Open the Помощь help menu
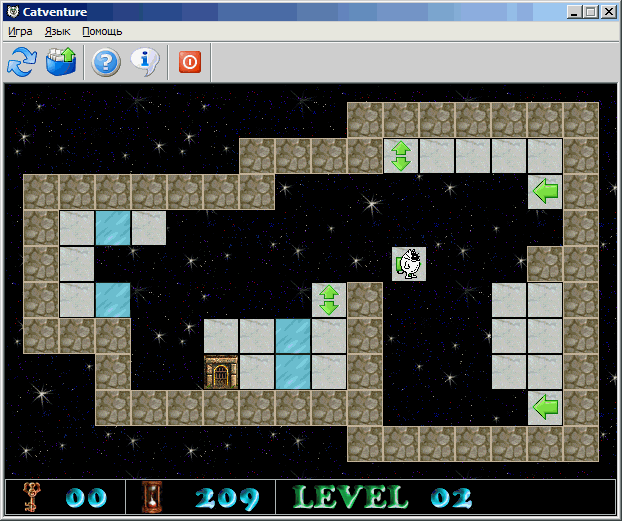The width and height of the screenshot is (622, 521). point(102,31)
